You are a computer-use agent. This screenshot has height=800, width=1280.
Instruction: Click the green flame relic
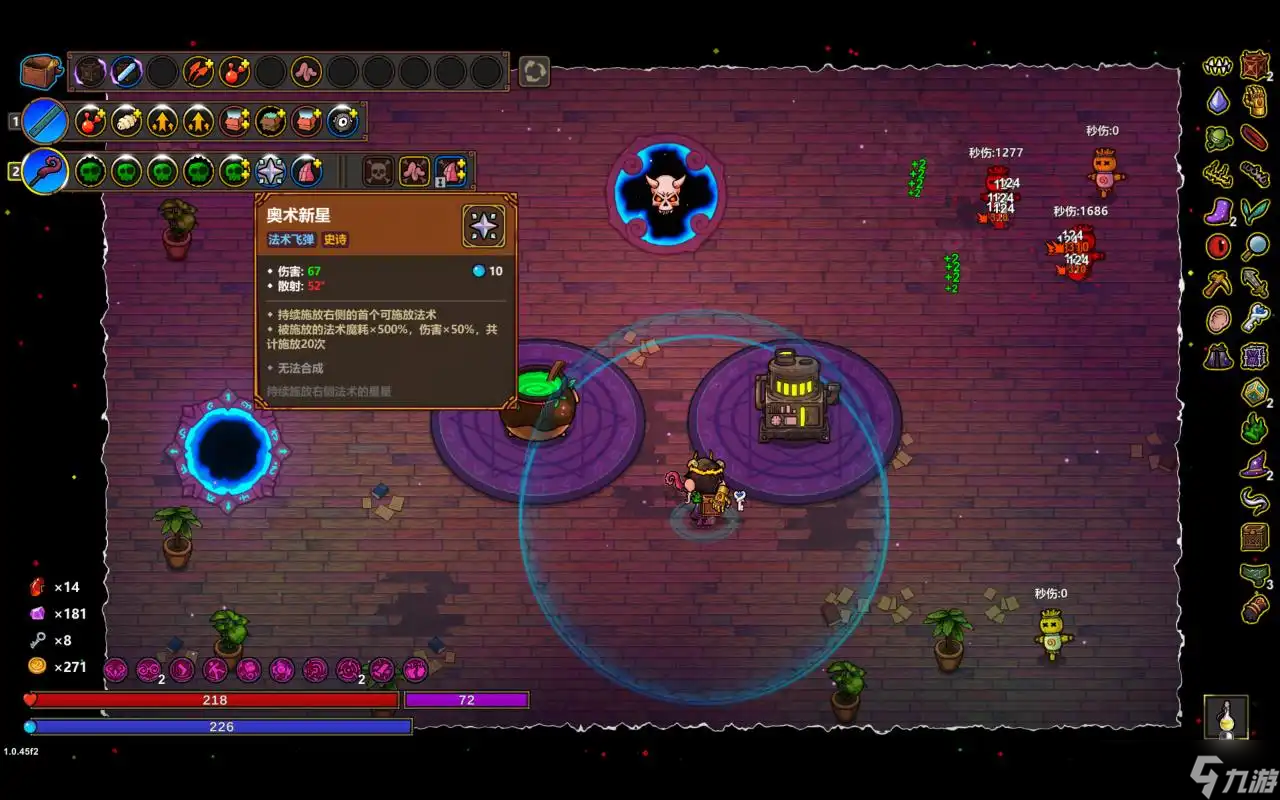(x=1255, y=428)
